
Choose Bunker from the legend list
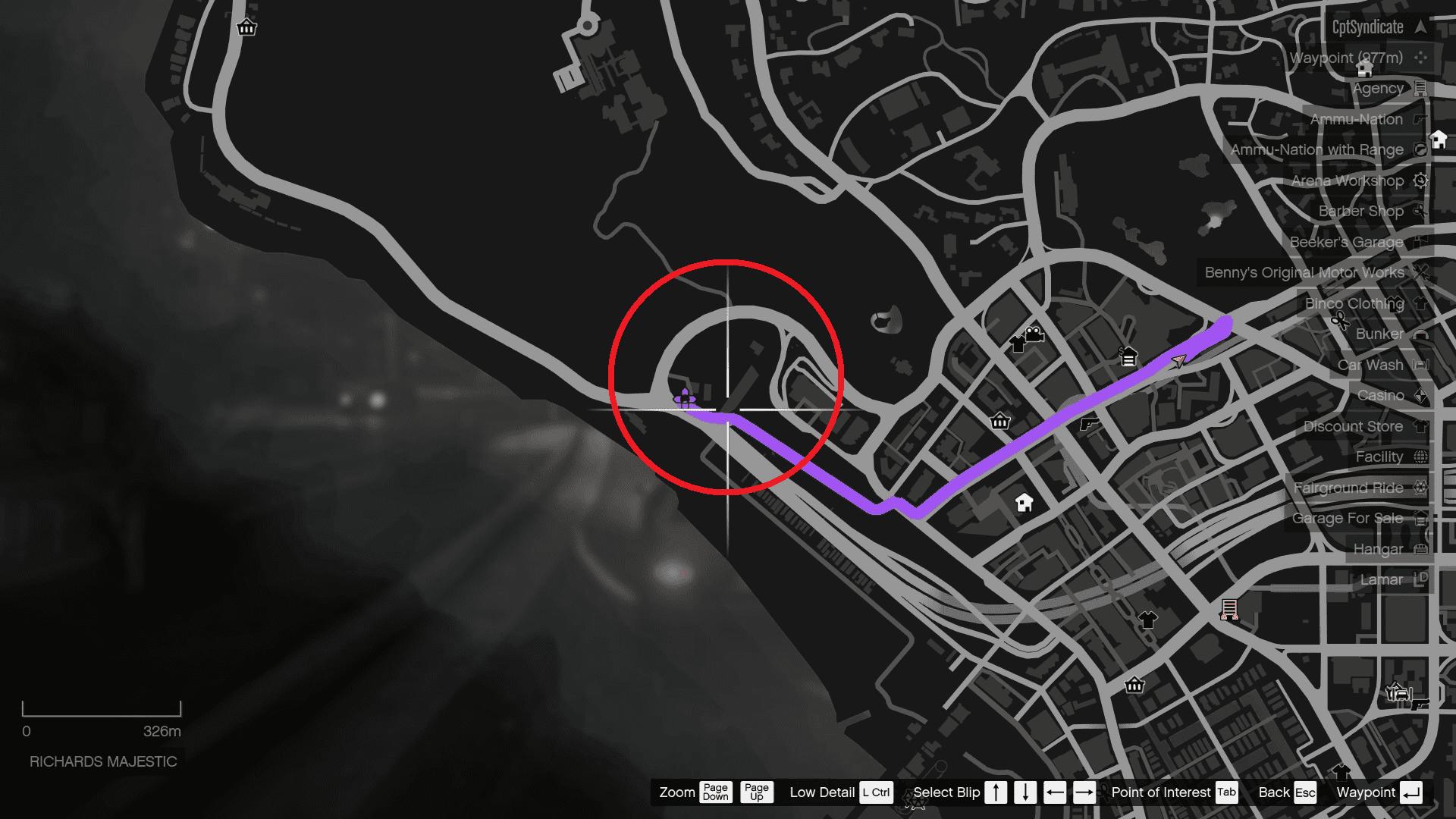[x=1379, y=334]
